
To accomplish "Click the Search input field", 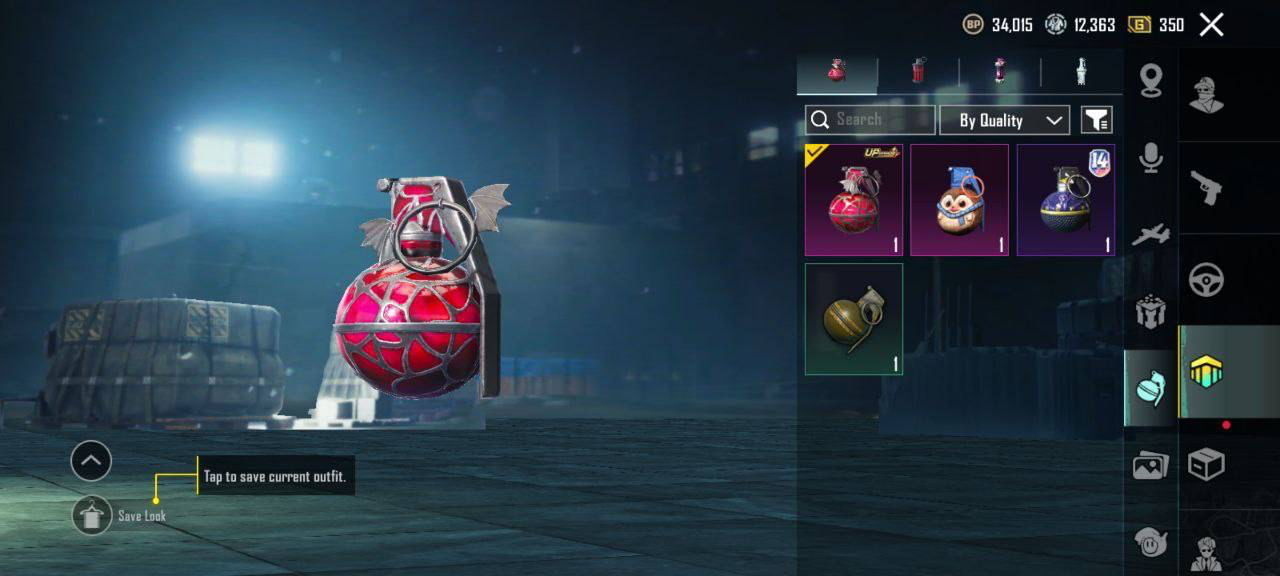I will tap(870, 120).
